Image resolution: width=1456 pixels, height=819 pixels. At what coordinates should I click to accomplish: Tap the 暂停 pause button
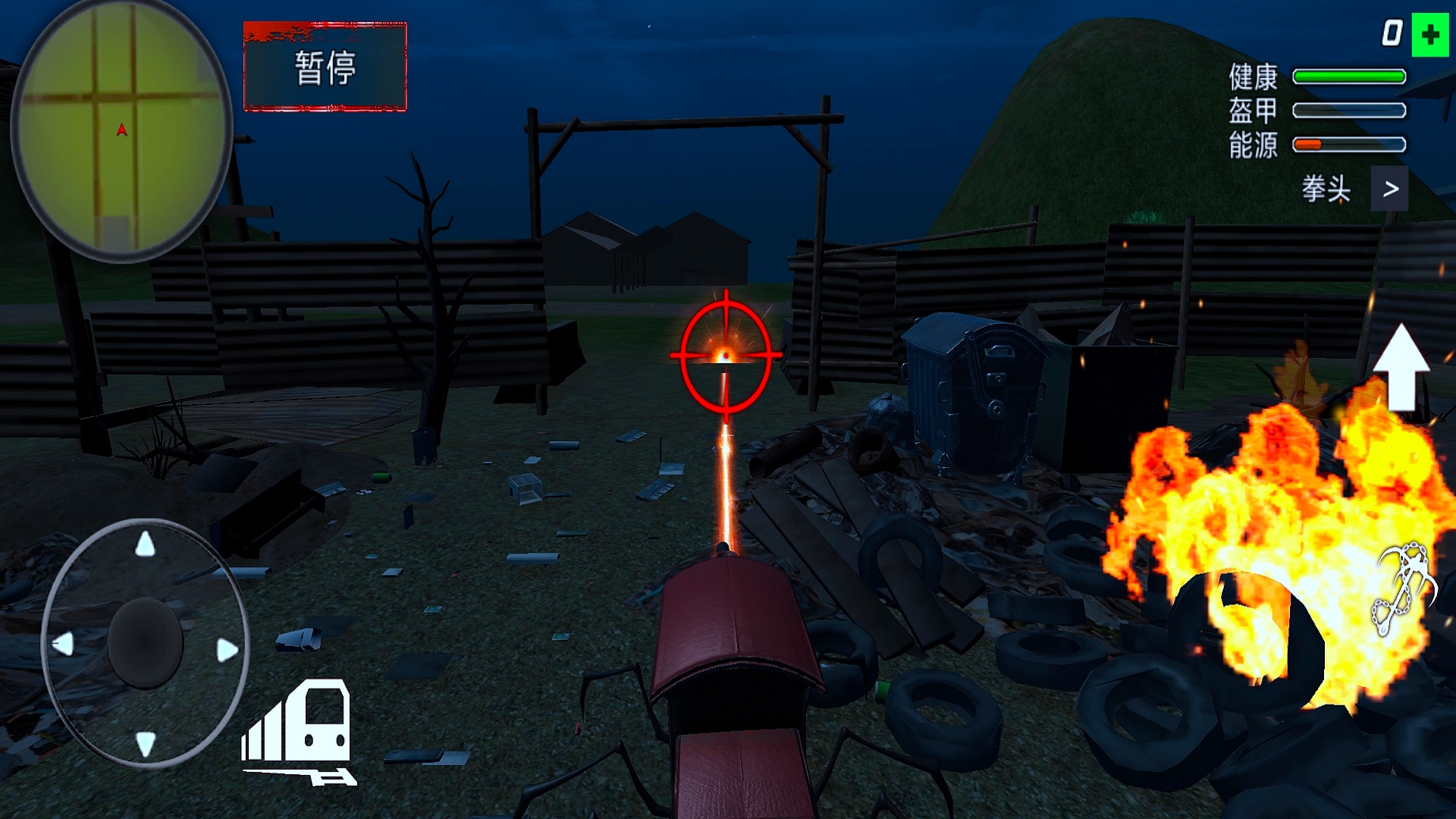point(325,67)
